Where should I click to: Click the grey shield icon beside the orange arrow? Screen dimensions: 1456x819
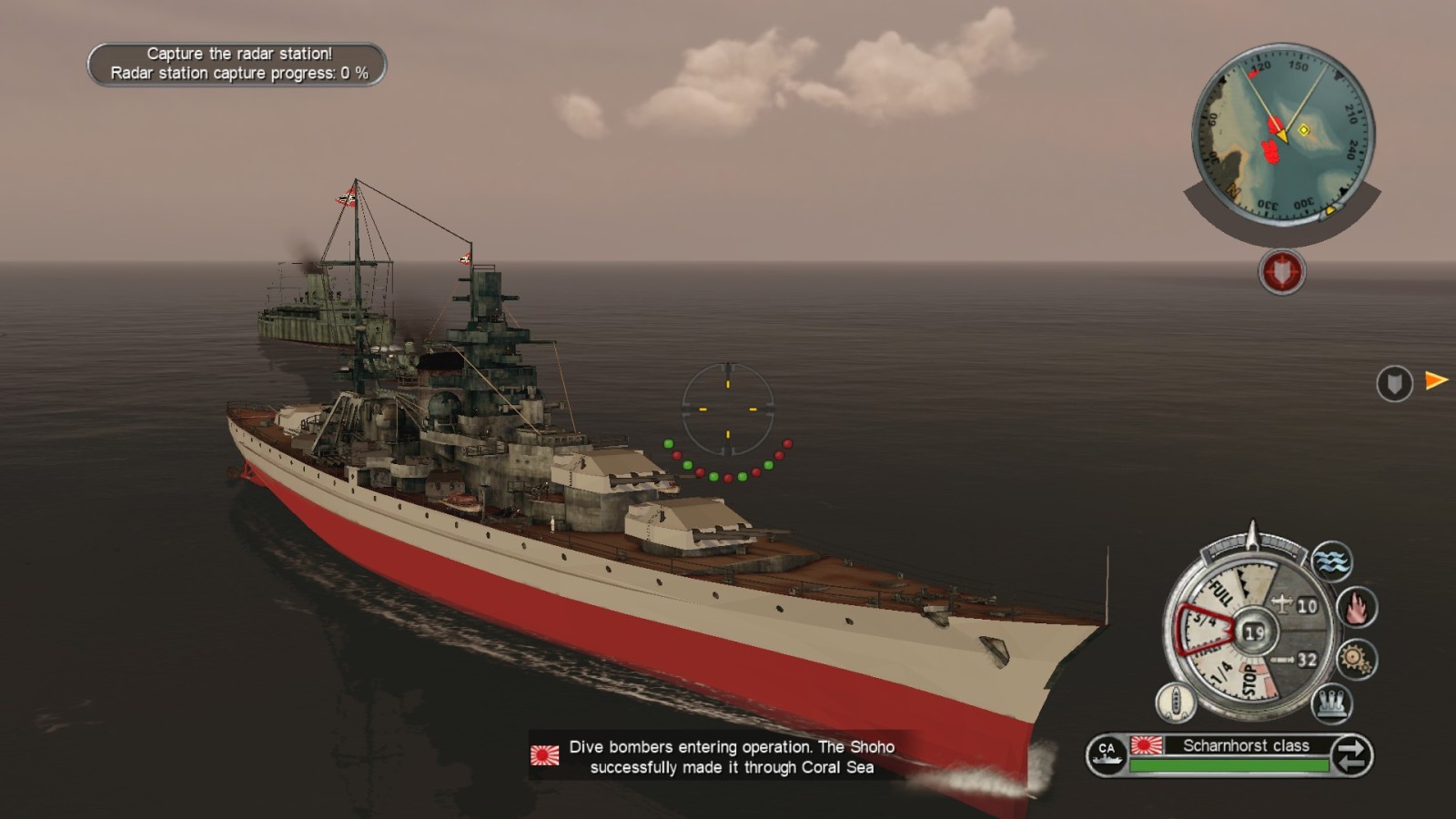pyautogui.click(x=1393, y=383)
